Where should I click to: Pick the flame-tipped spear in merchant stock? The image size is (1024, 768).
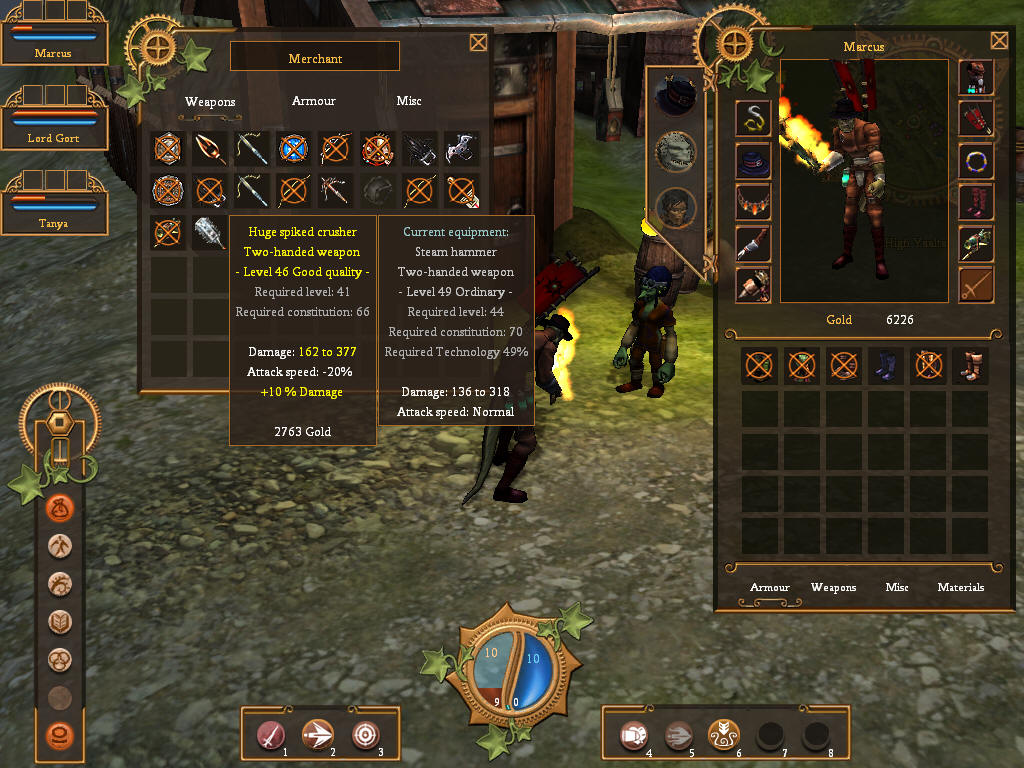tap(210, 149)
